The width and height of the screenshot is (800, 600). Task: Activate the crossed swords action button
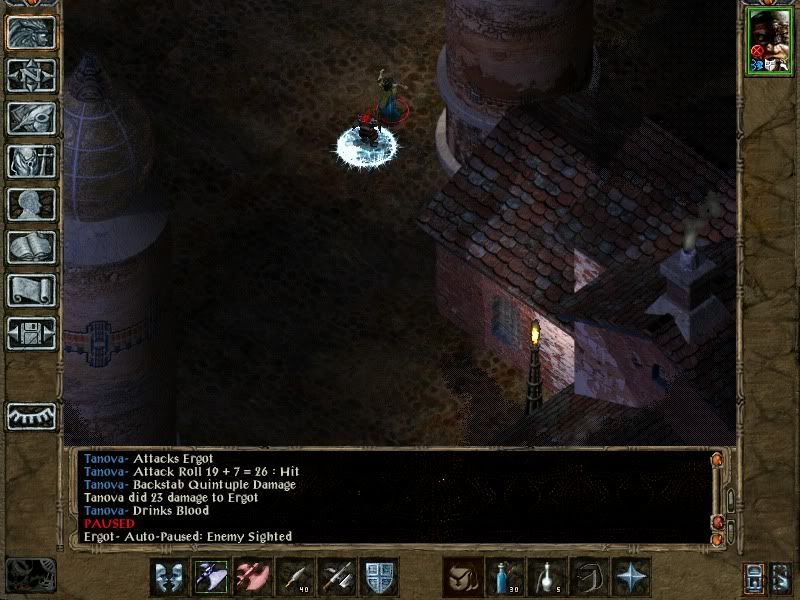336,577
